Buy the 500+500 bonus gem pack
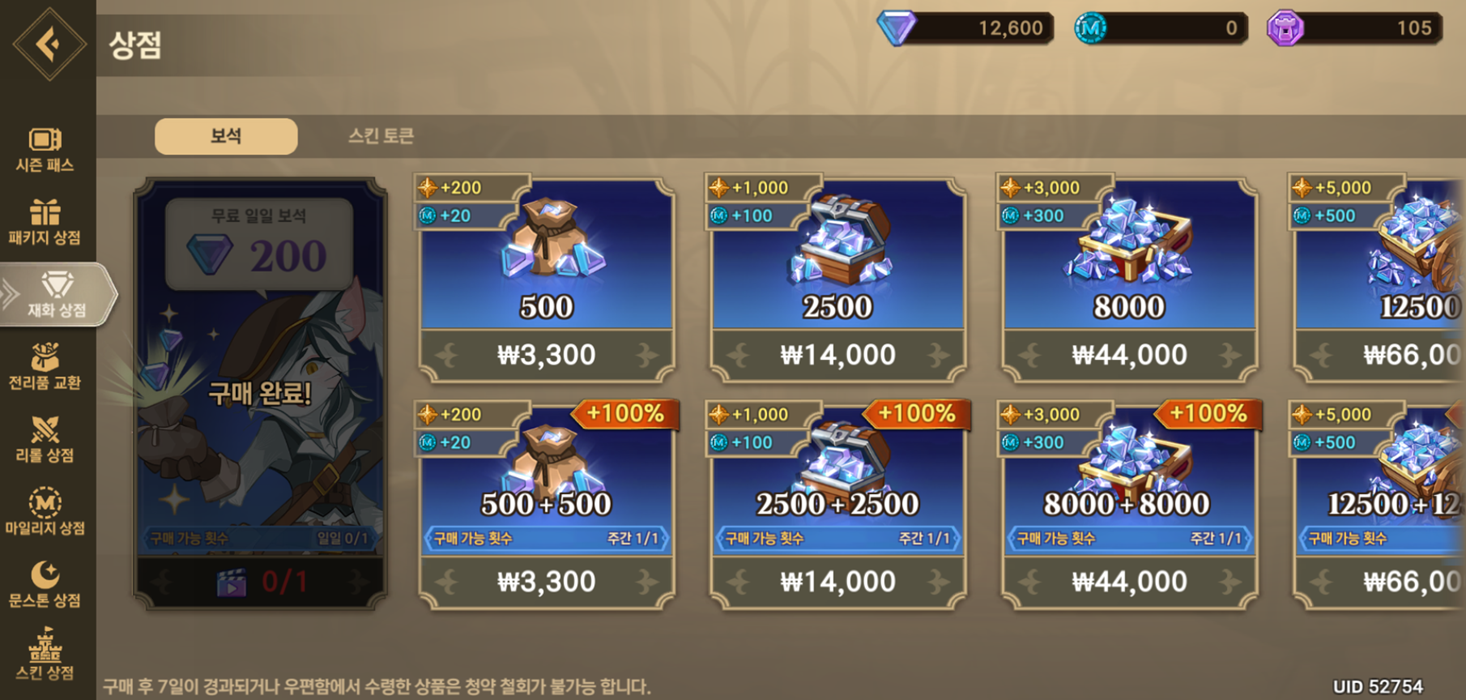The image size is (1466, 700). pos(546,507)
